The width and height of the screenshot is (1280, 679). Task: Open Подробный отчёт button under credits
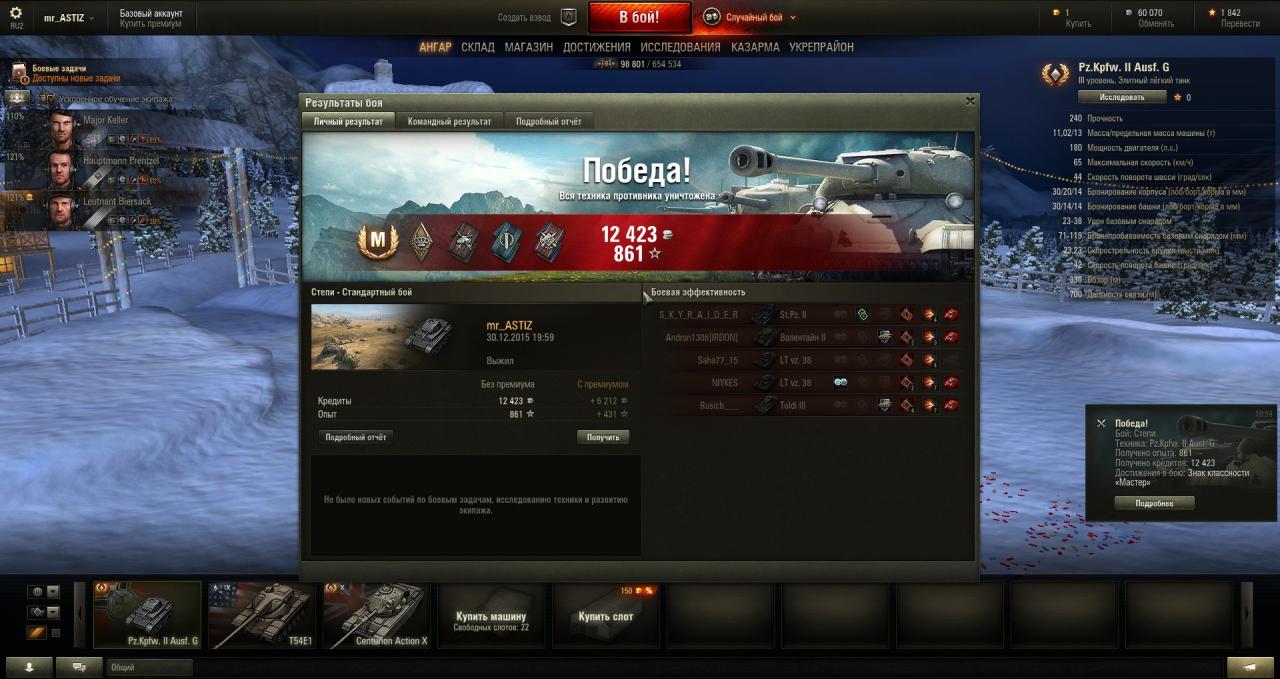tap(355, 437)
